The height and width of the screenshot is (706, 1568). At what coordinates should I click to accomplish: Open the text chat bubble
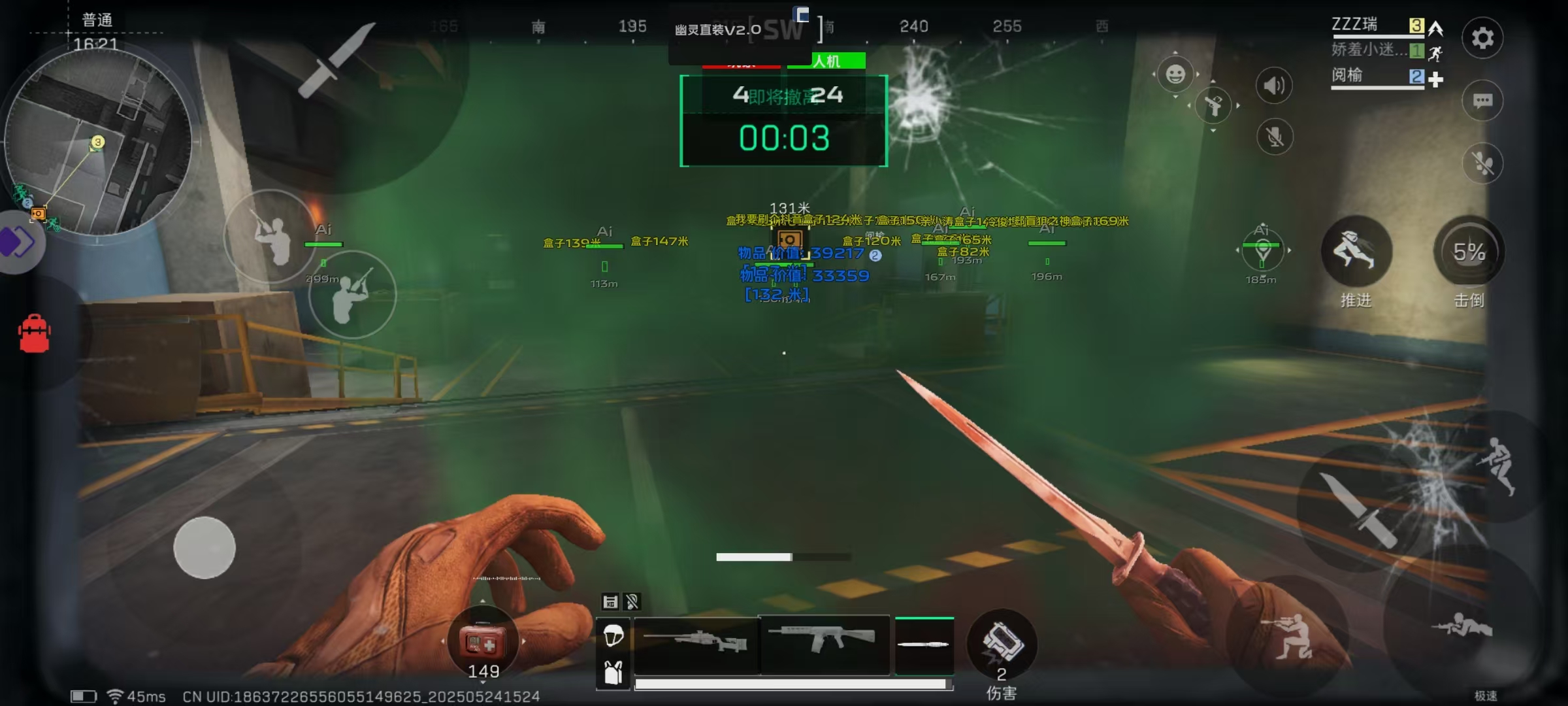tap(1482, 101)
